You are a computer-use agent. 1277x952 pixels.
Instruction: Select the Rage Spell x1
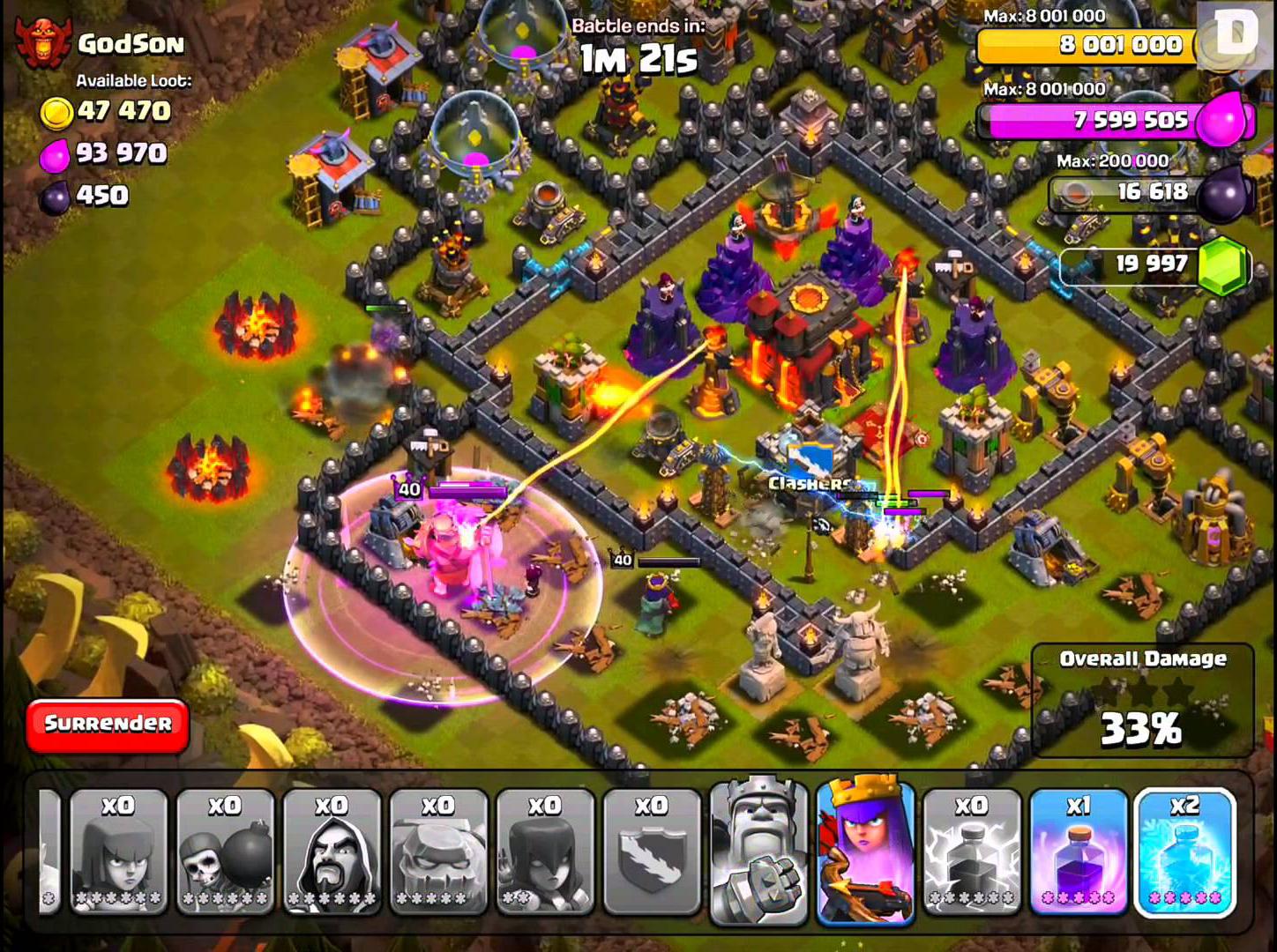[1080, 851]
